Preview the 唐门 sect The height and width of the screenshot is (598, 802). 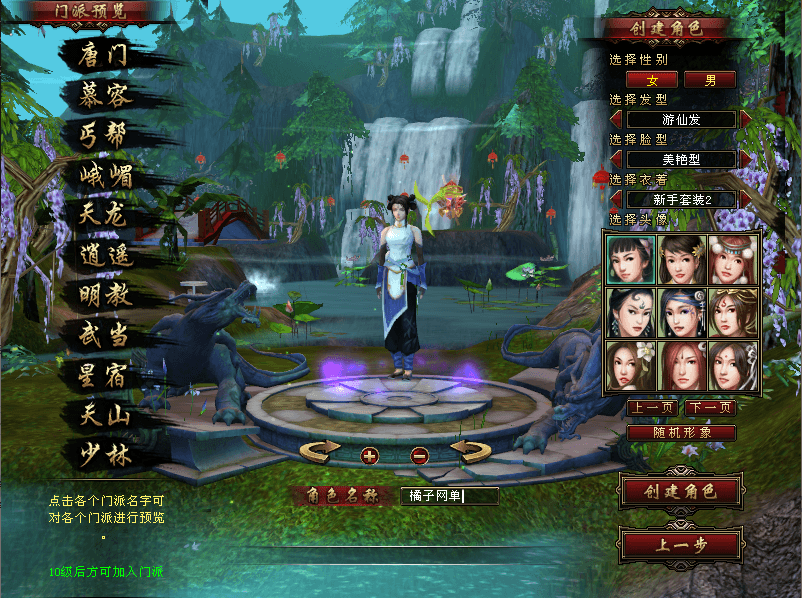point(105,56)
